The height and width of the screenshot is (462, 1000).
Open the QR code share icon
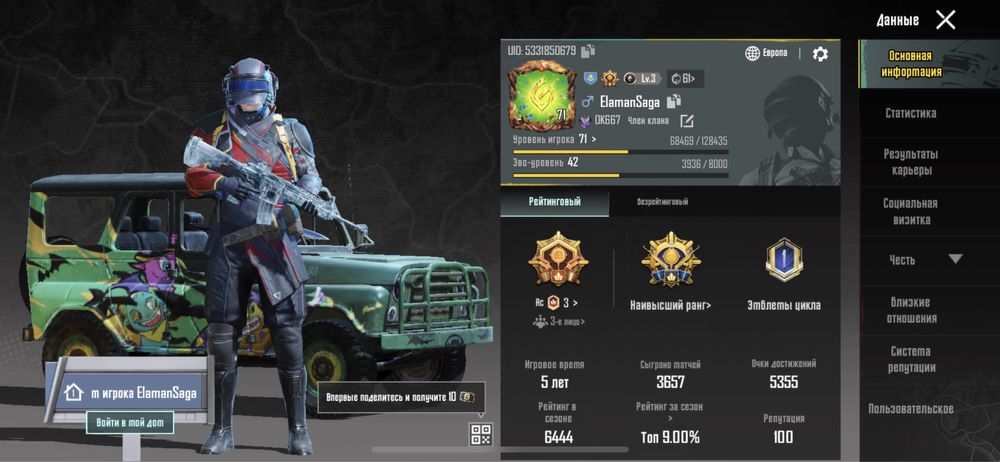(481, 434)
